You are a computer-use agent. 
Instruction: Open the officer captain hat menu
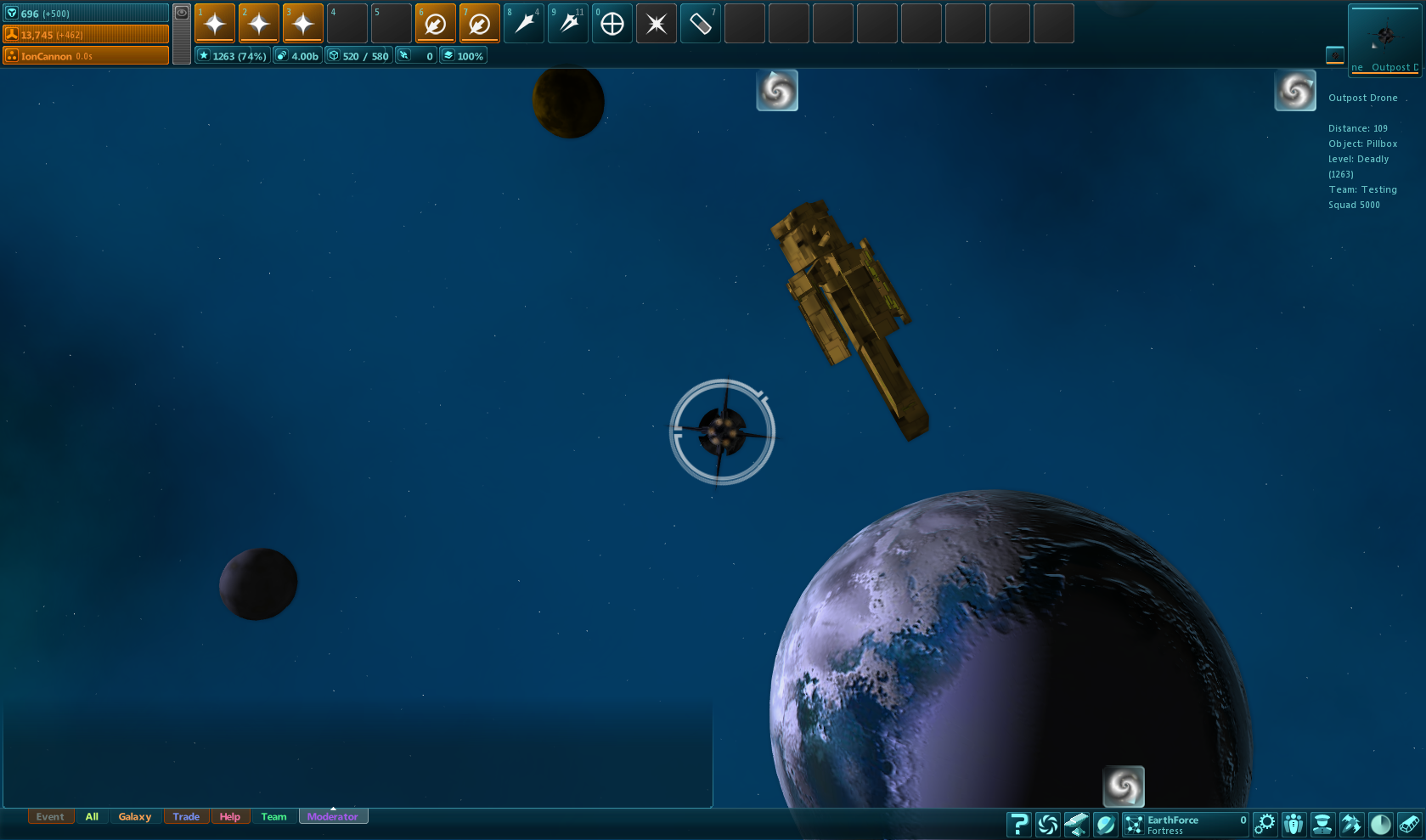coord(1322,824)
